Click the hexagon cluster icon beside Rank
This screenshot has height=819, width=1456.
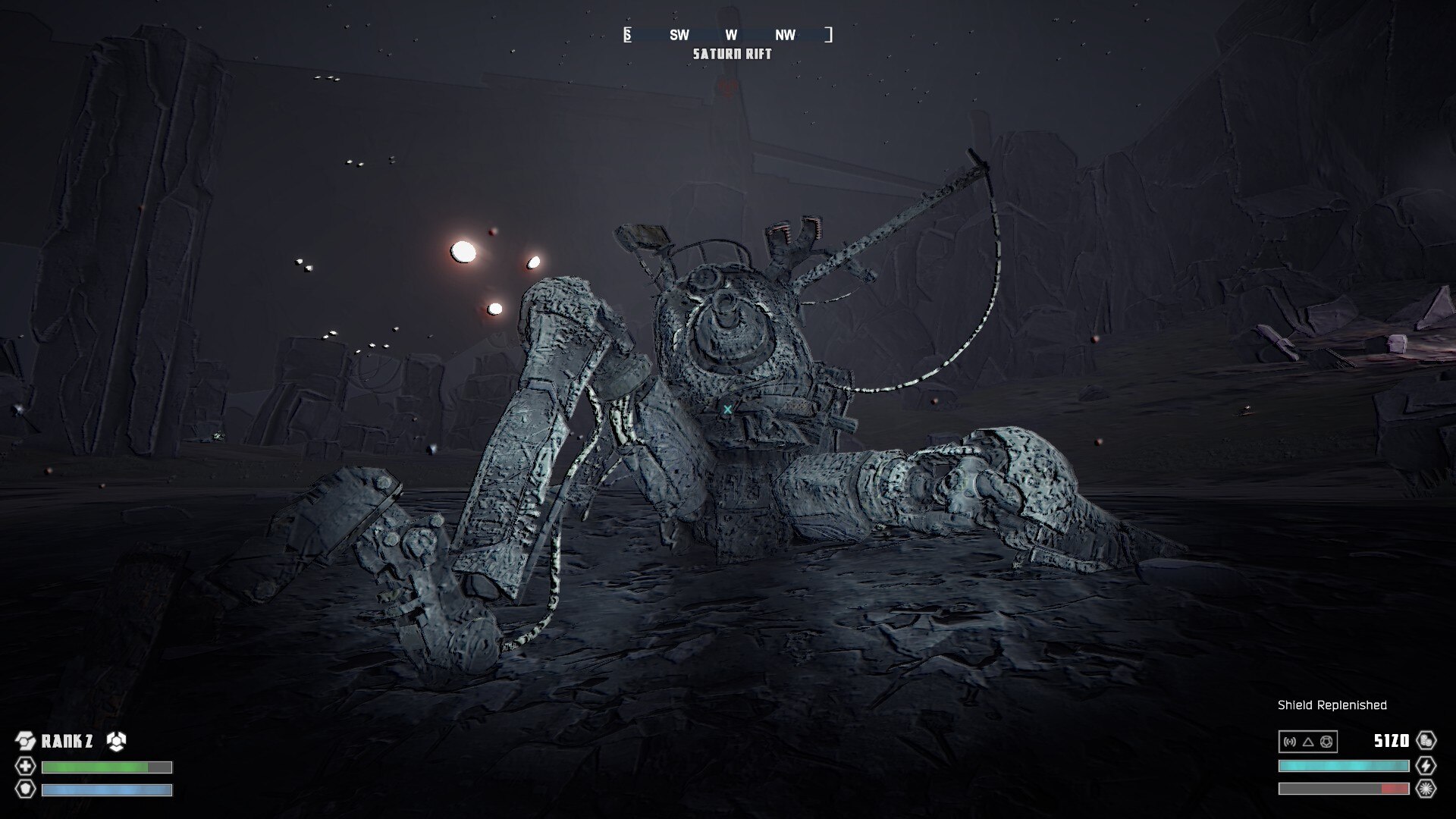[x=116, y=741]
